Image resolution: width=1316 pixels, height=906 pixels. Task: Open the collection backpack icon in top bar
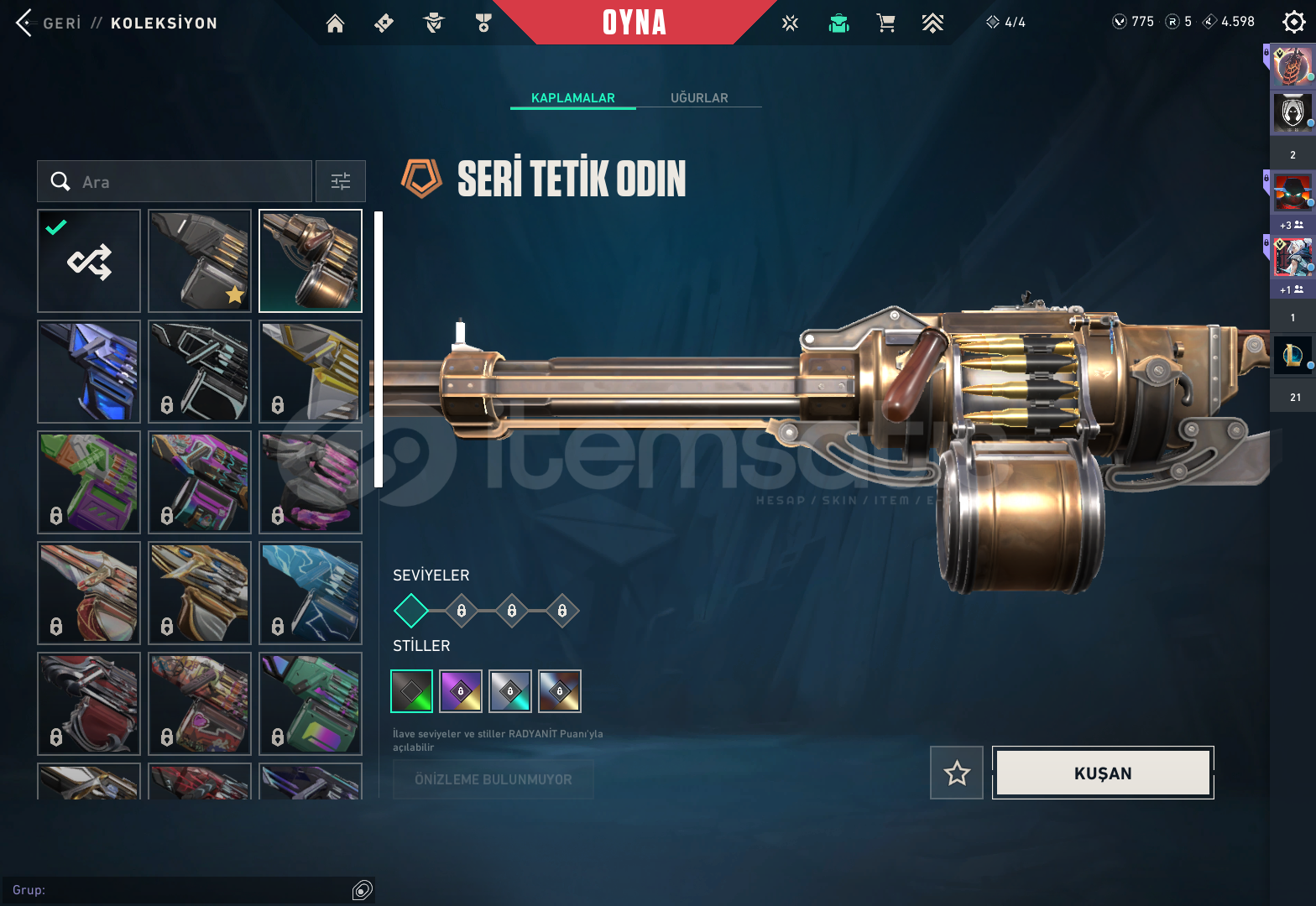838,23
